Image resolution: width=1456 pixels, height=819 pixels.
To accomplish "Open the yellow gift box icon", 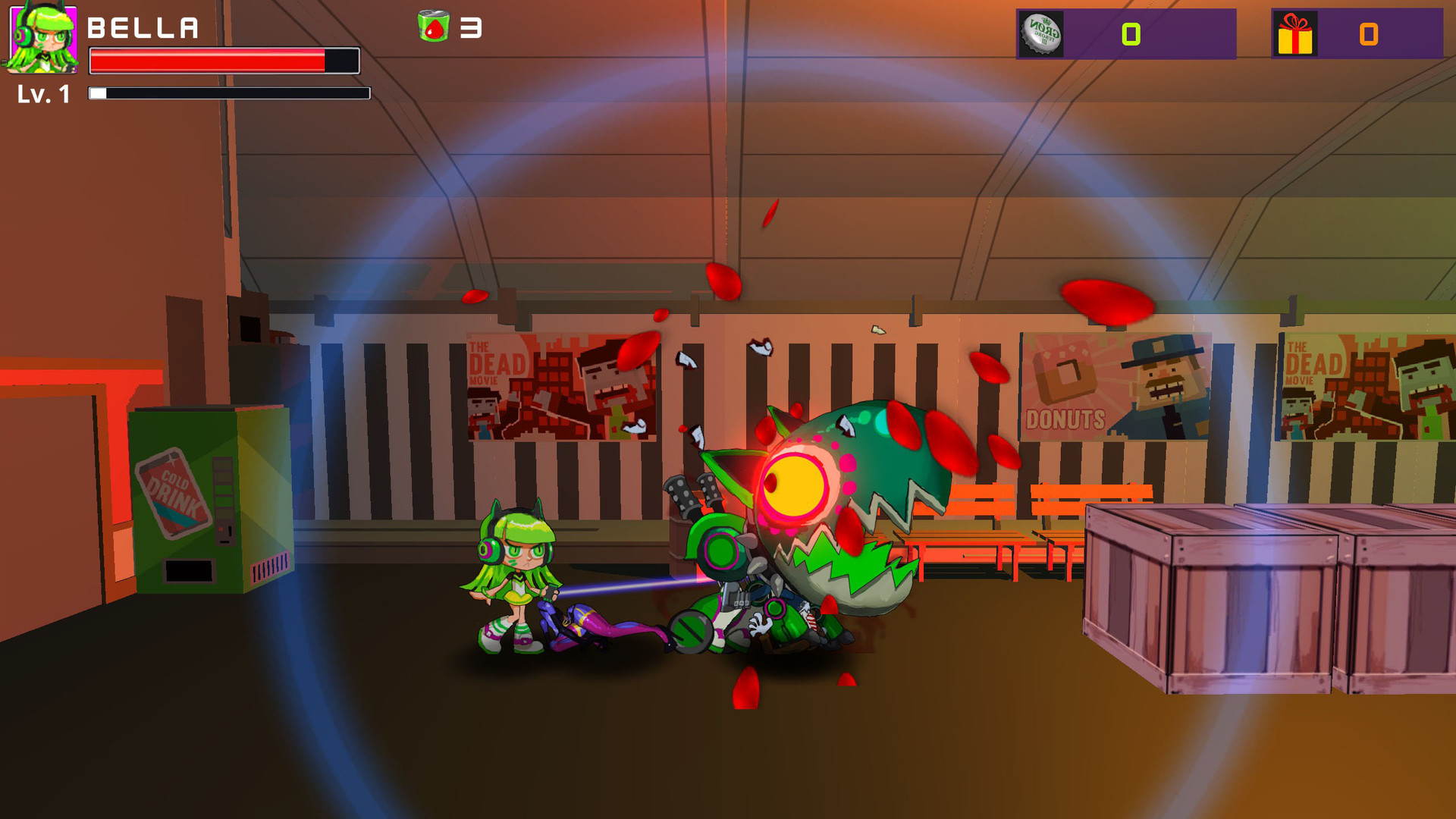I will tap(1294, 35).
